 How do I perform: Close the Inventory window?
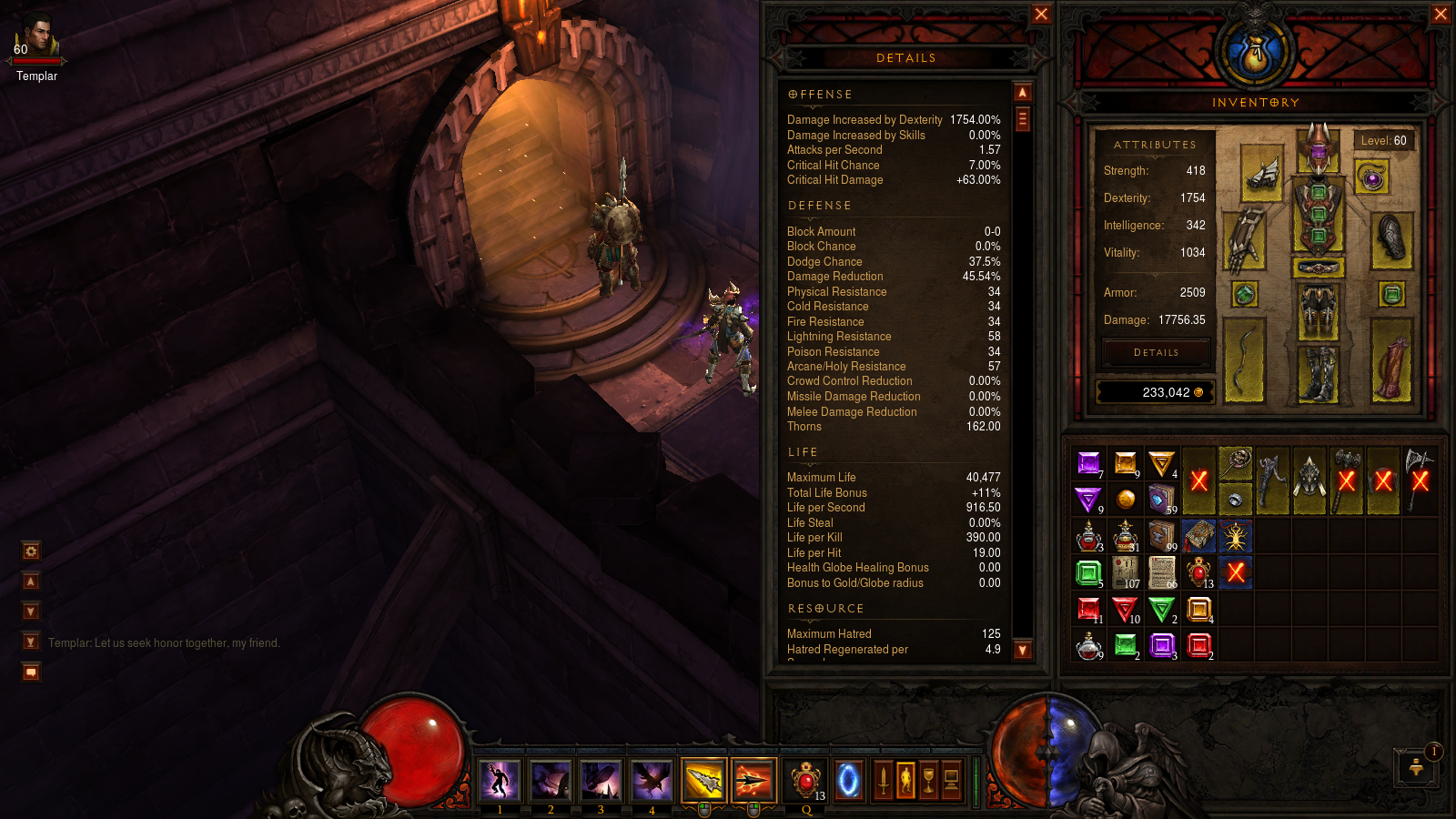(1441, 14)
